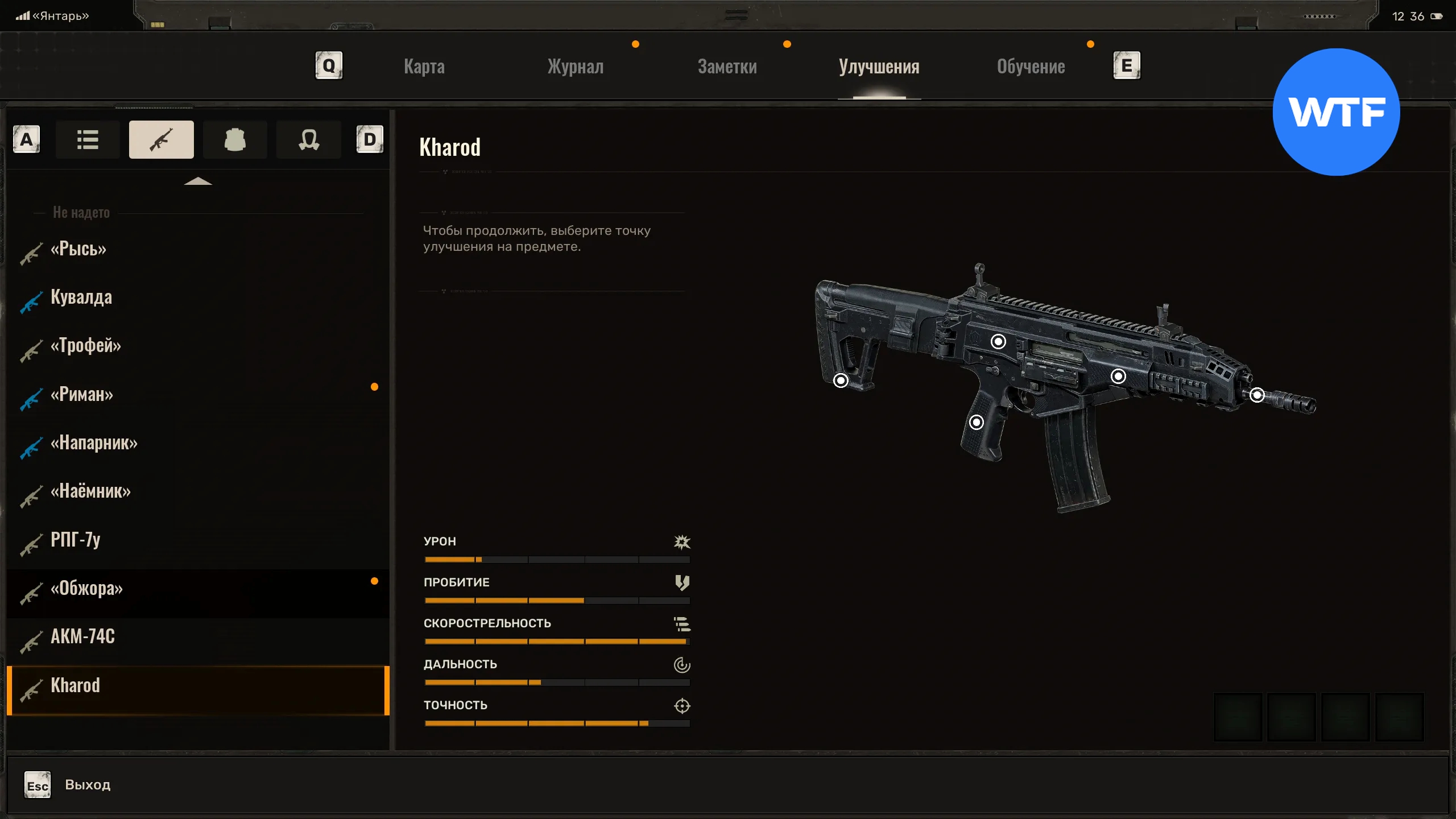The width and height of the screenshot is (1456, 819).
Task: Select the «Риман» weapon row
Action: click(82, 395)
